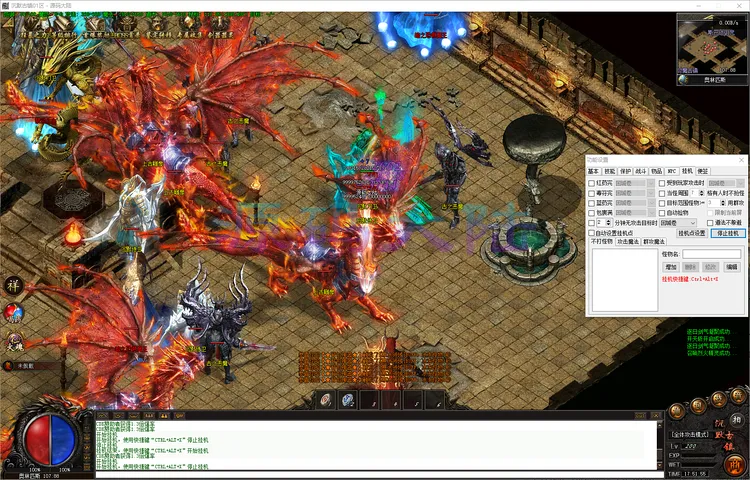Enable the 自动捡物 checkbox
Screen dimensions: 750x480
(x=663, y=212)
